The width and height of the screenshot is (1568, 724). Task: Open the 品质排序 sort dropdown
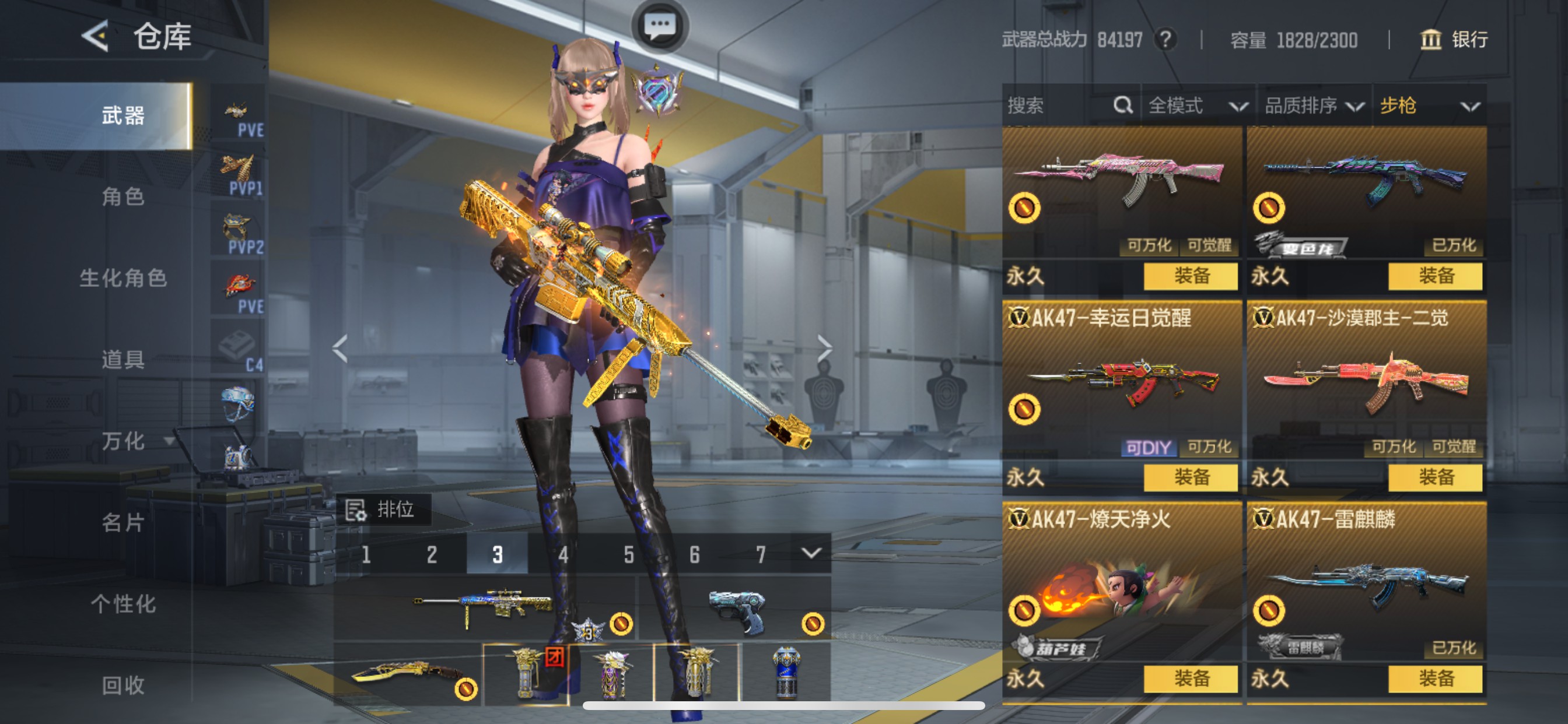1314,106
